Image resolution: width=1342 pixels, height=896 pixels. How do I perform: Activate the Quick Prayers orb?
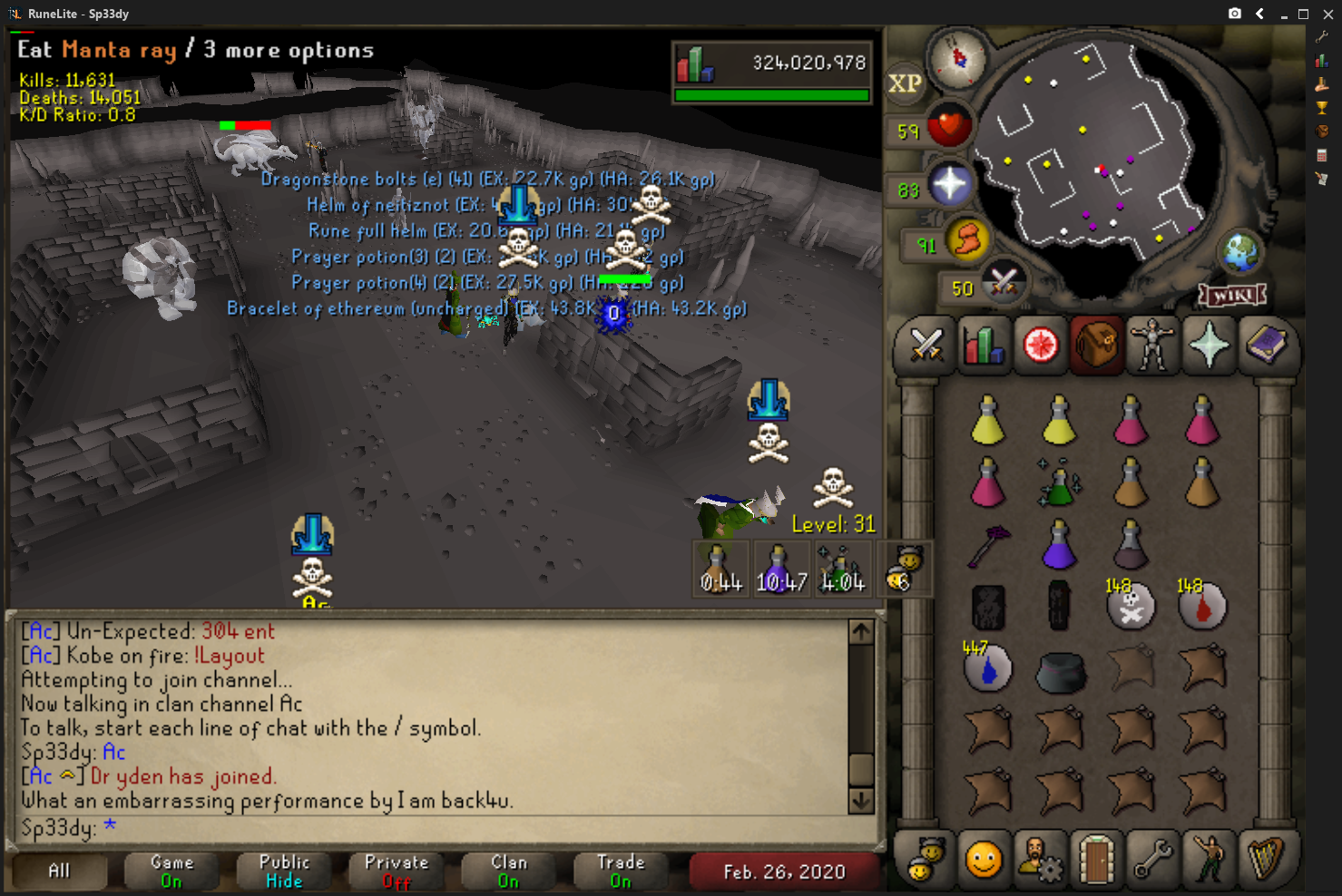click(949, 184)
